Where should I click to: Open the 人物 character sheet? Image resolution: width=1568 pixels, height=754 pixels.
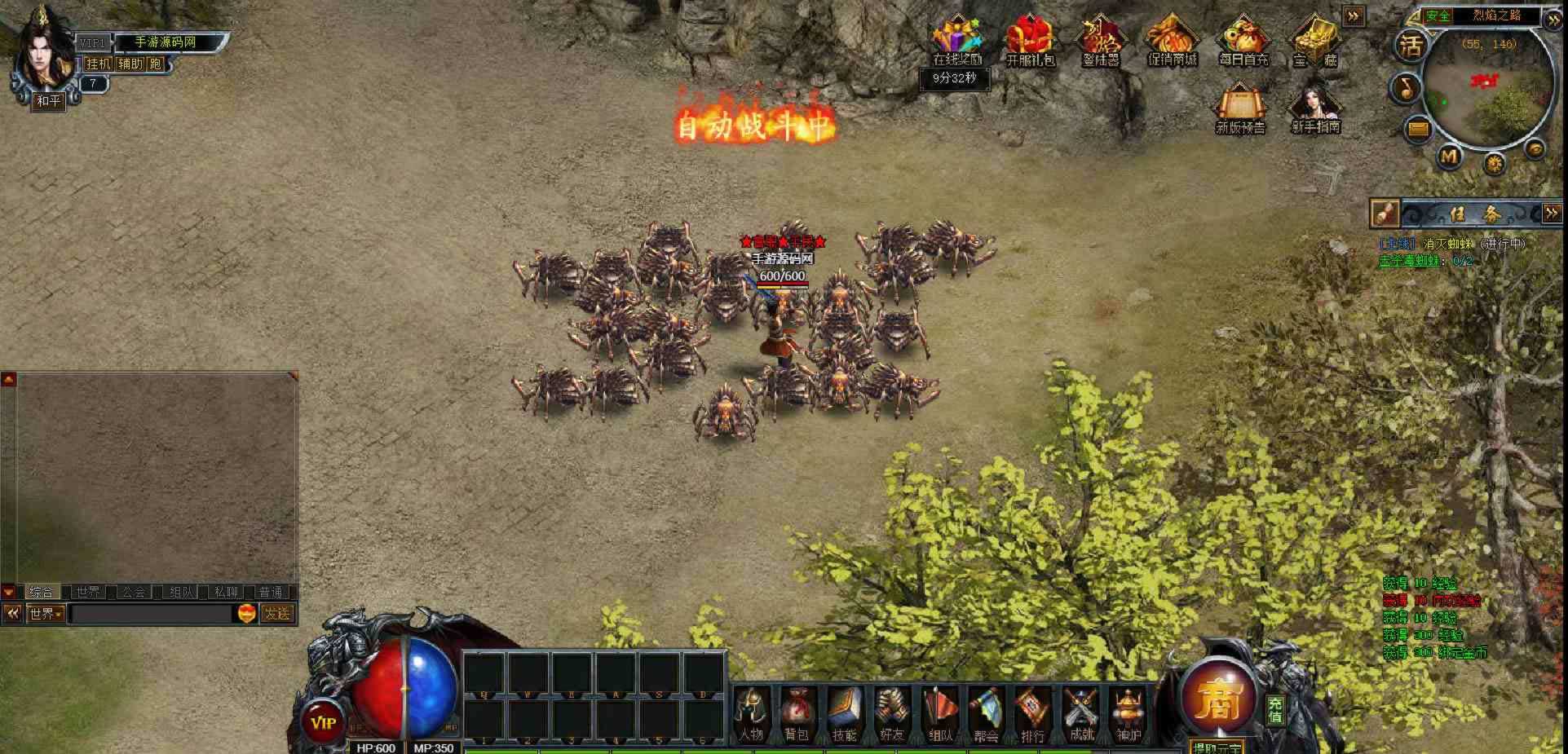click(x=750, y=714)
